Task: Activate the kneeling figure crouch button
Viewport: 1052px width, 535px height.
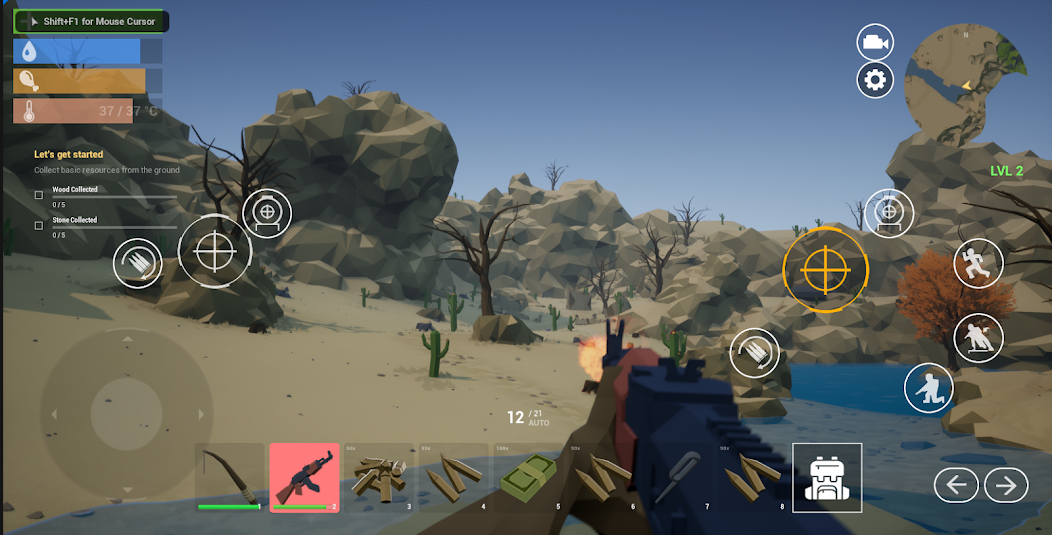Action: click(x=929, y=388)
